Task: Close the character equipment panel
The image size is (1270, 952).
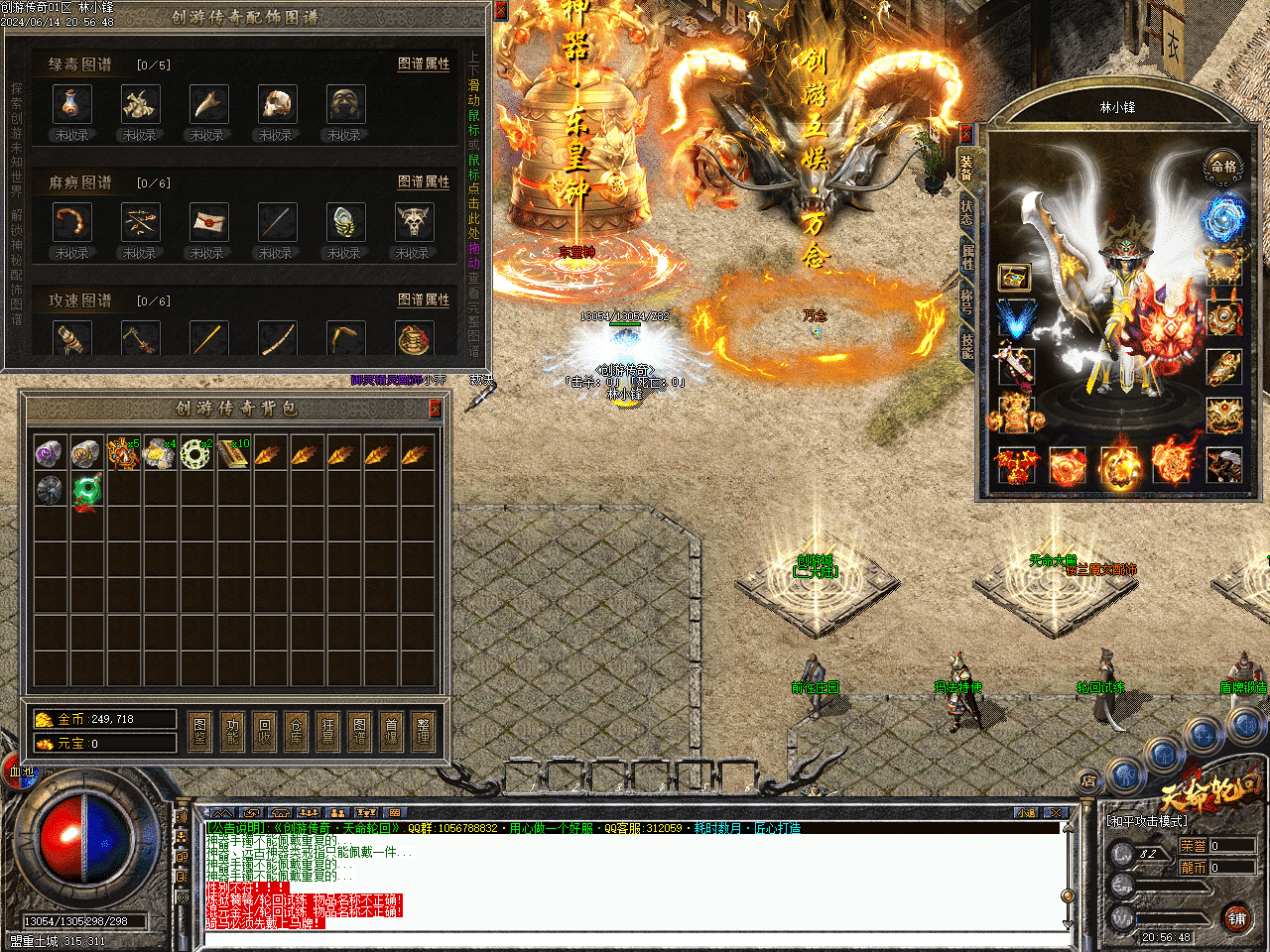Action: [965, 133]
